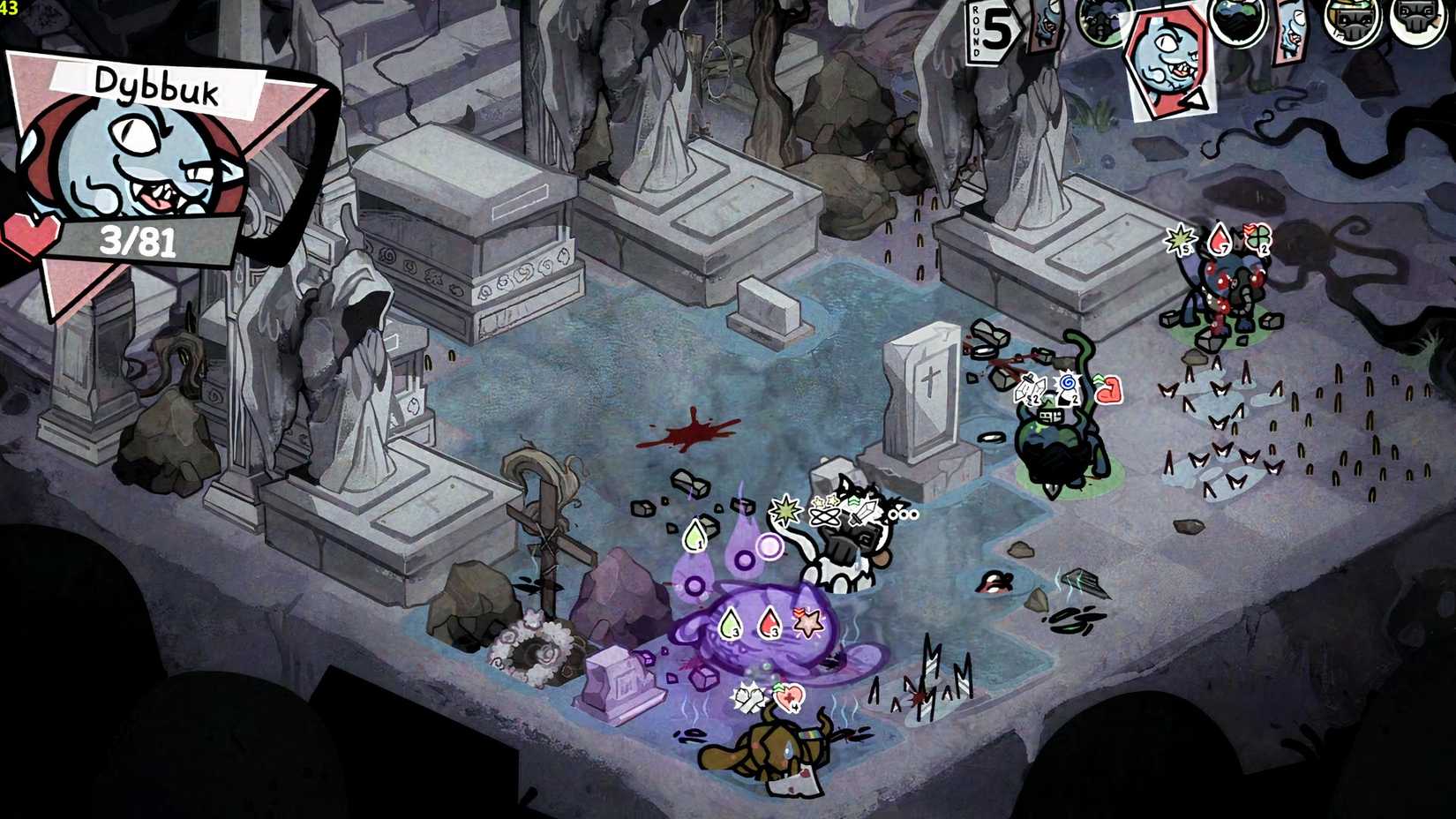Click the leftmost coffin portrait in turn order

pos(1045,25)
